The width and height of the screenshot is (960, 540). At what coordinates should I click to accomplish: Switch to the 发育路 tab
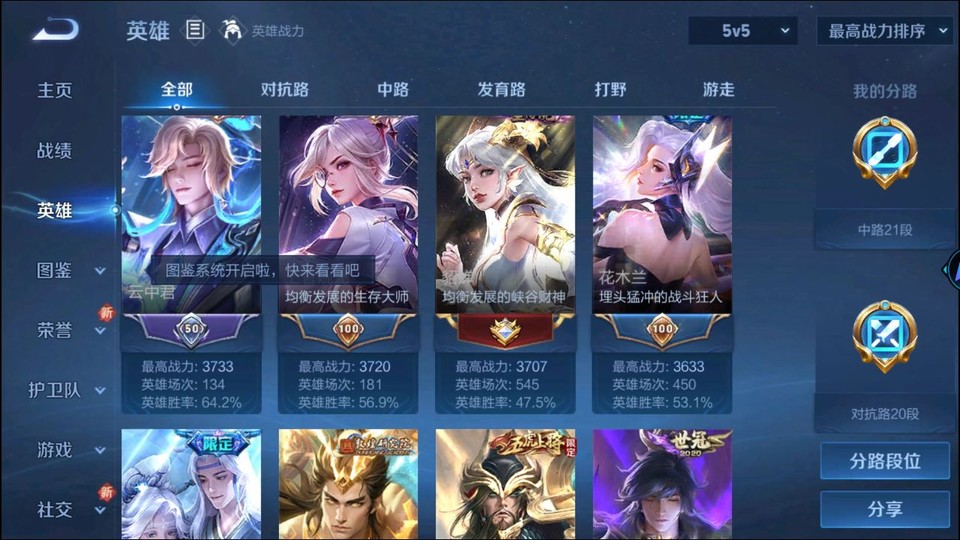501,89
